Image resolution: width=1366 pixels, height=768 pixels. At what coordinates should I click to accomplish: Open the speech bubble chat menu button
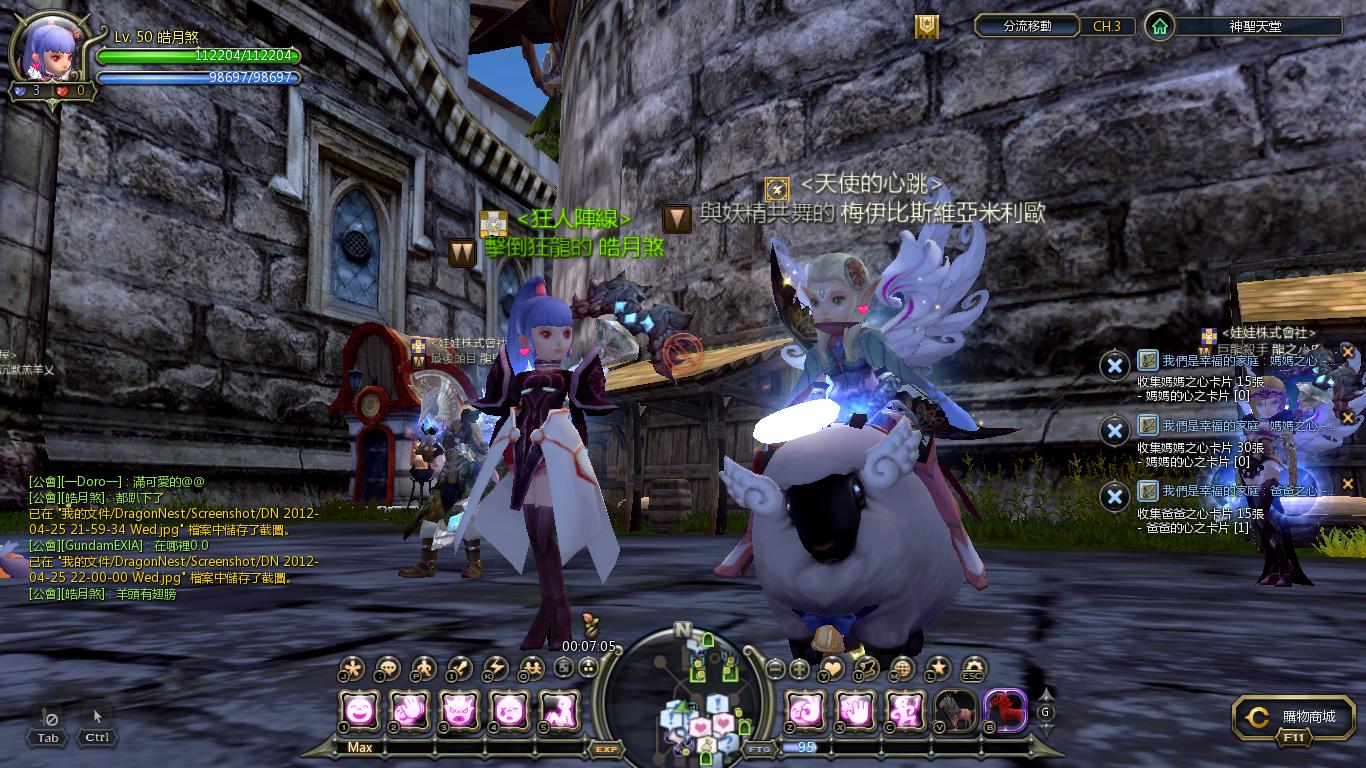388,669
